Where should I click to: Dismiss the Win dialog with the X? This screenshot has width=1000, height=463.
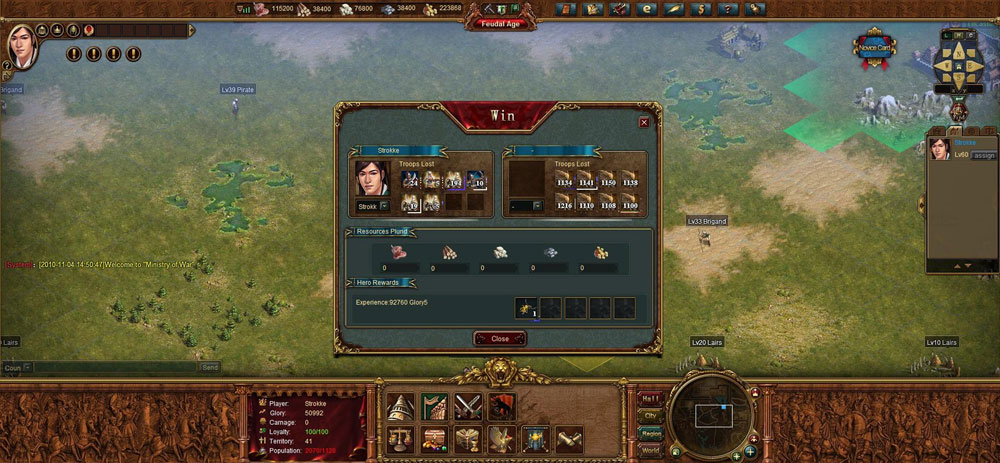[644, 122]
